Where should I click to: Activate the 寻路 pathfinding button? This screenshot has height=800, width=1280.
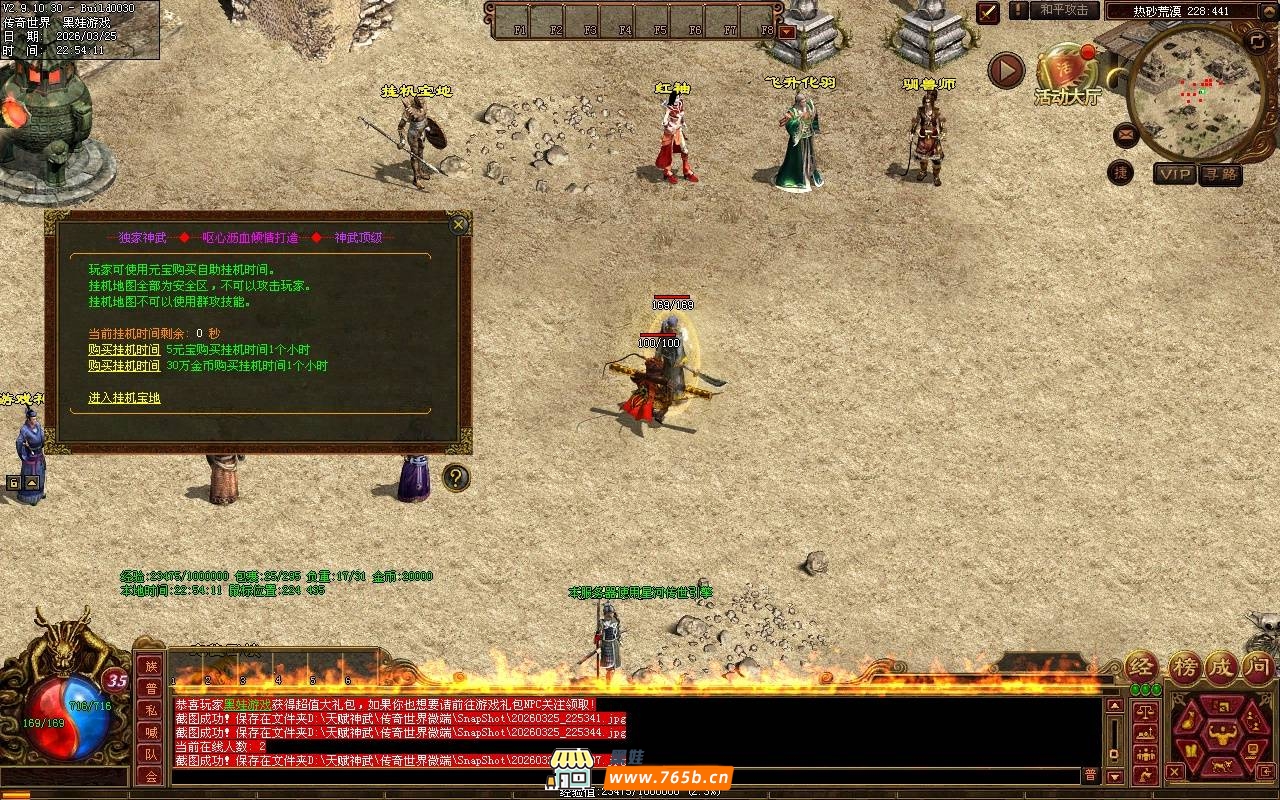point(1221,174)
